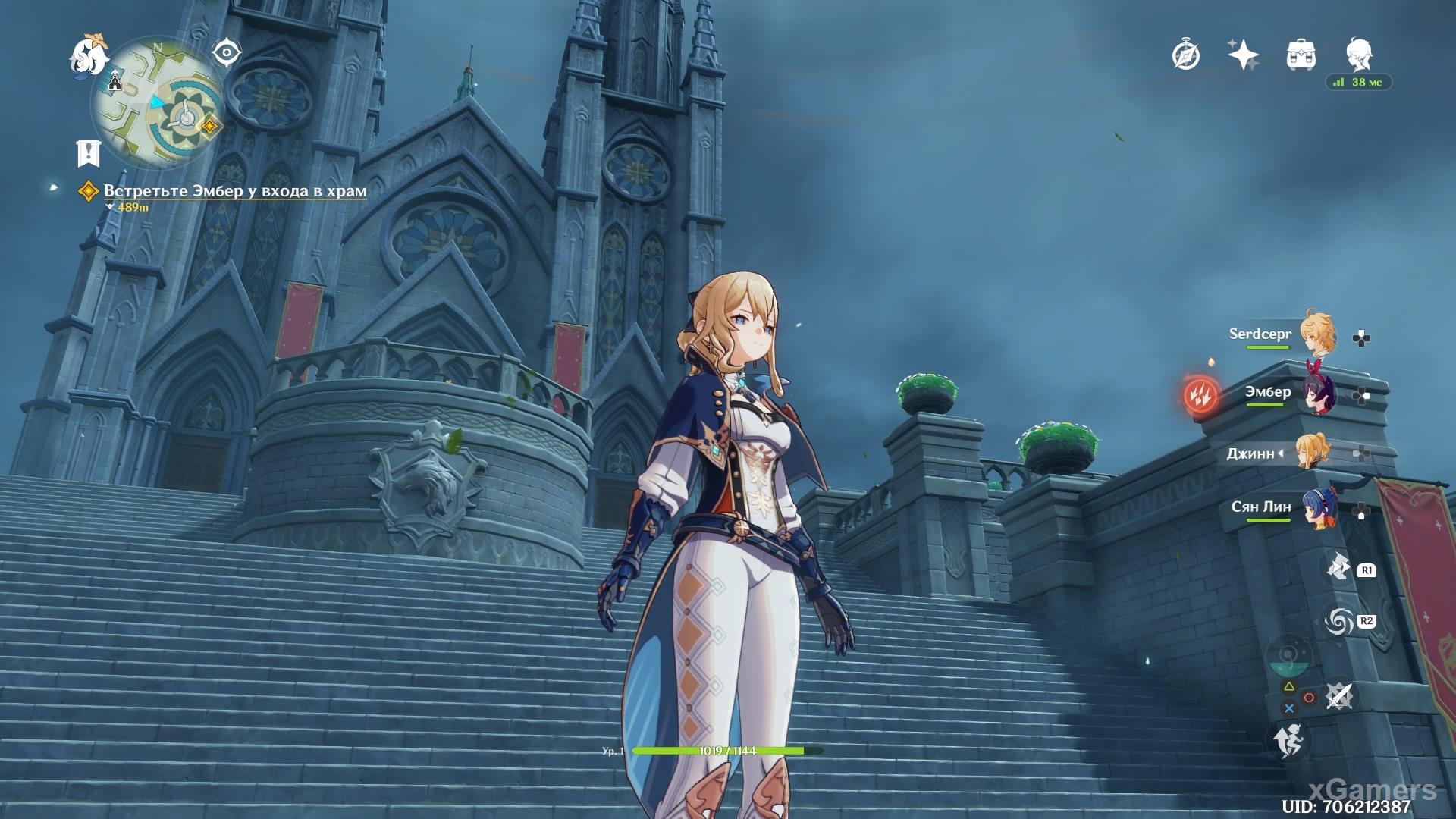
Task: Select party member Джинн
Action: pyautogui.click(x=1312, y=452)
